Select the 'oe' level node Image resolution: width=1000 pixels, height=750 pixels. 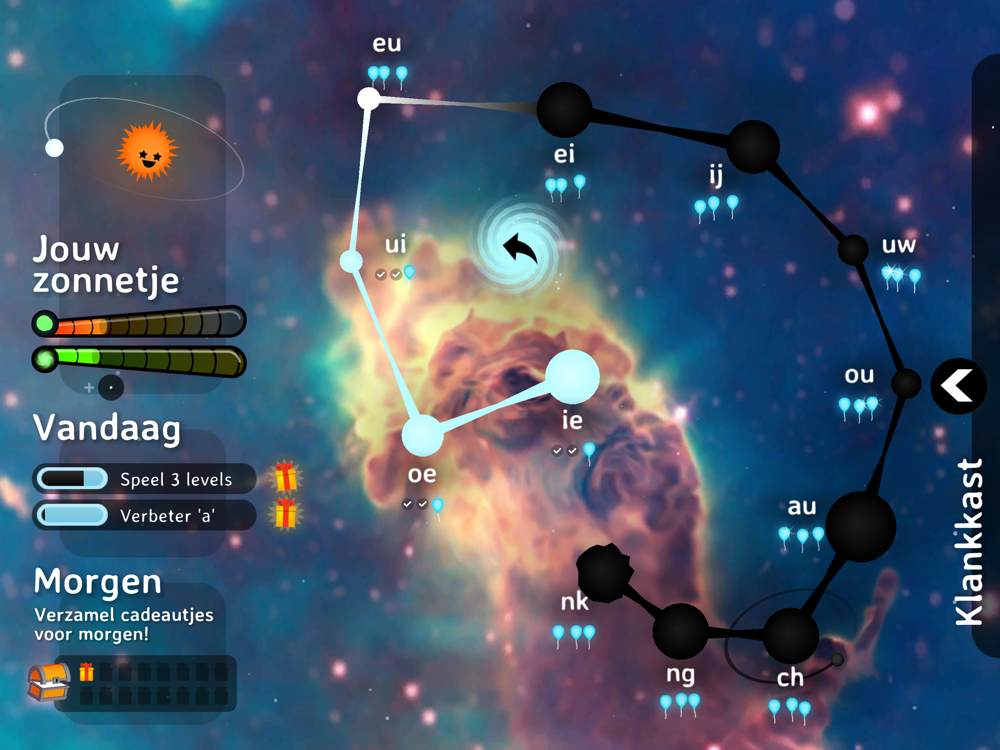422,436
